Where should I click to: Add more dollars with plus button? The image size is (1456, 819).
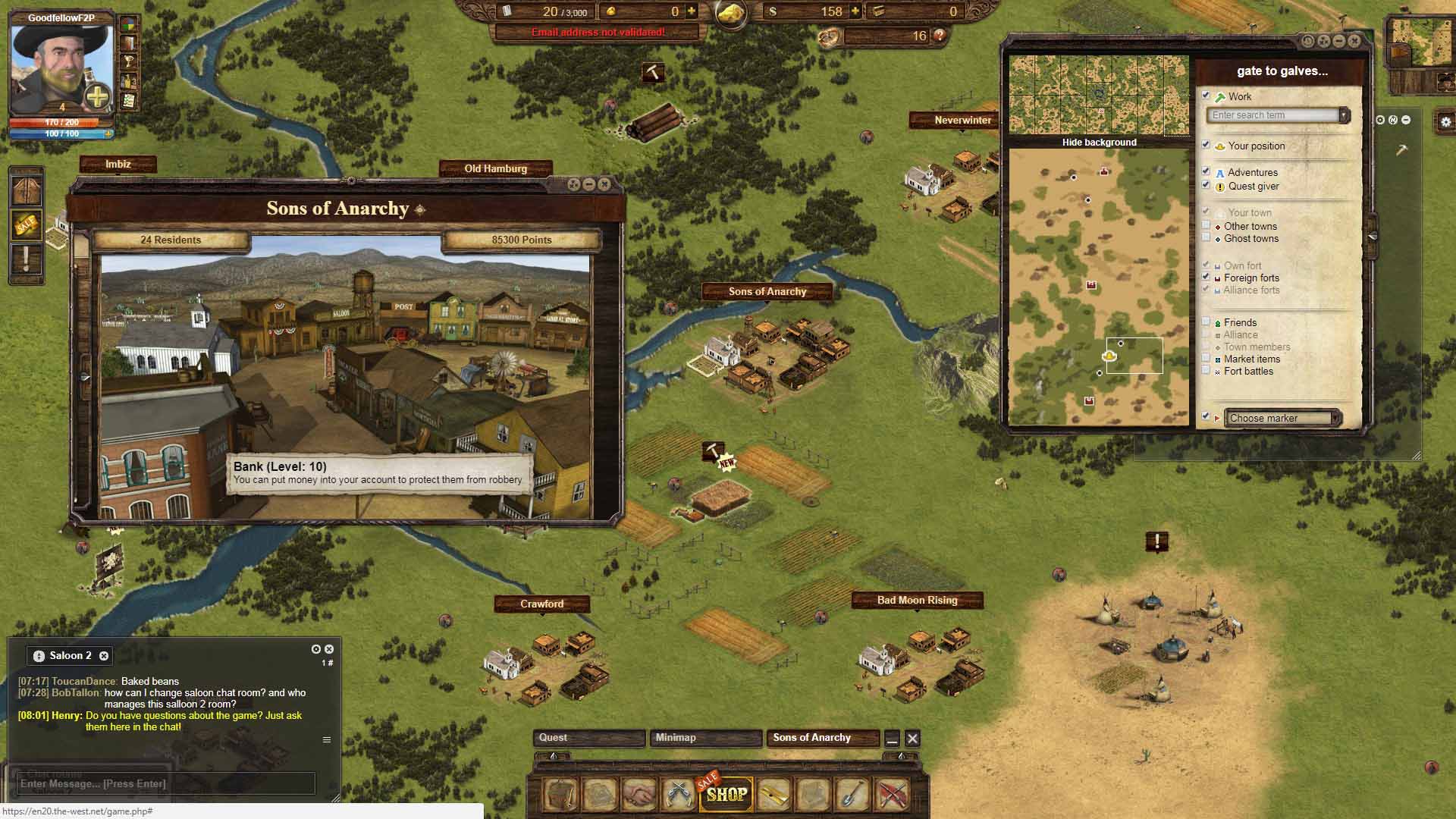pyautogui.click(x=855, y=11)
